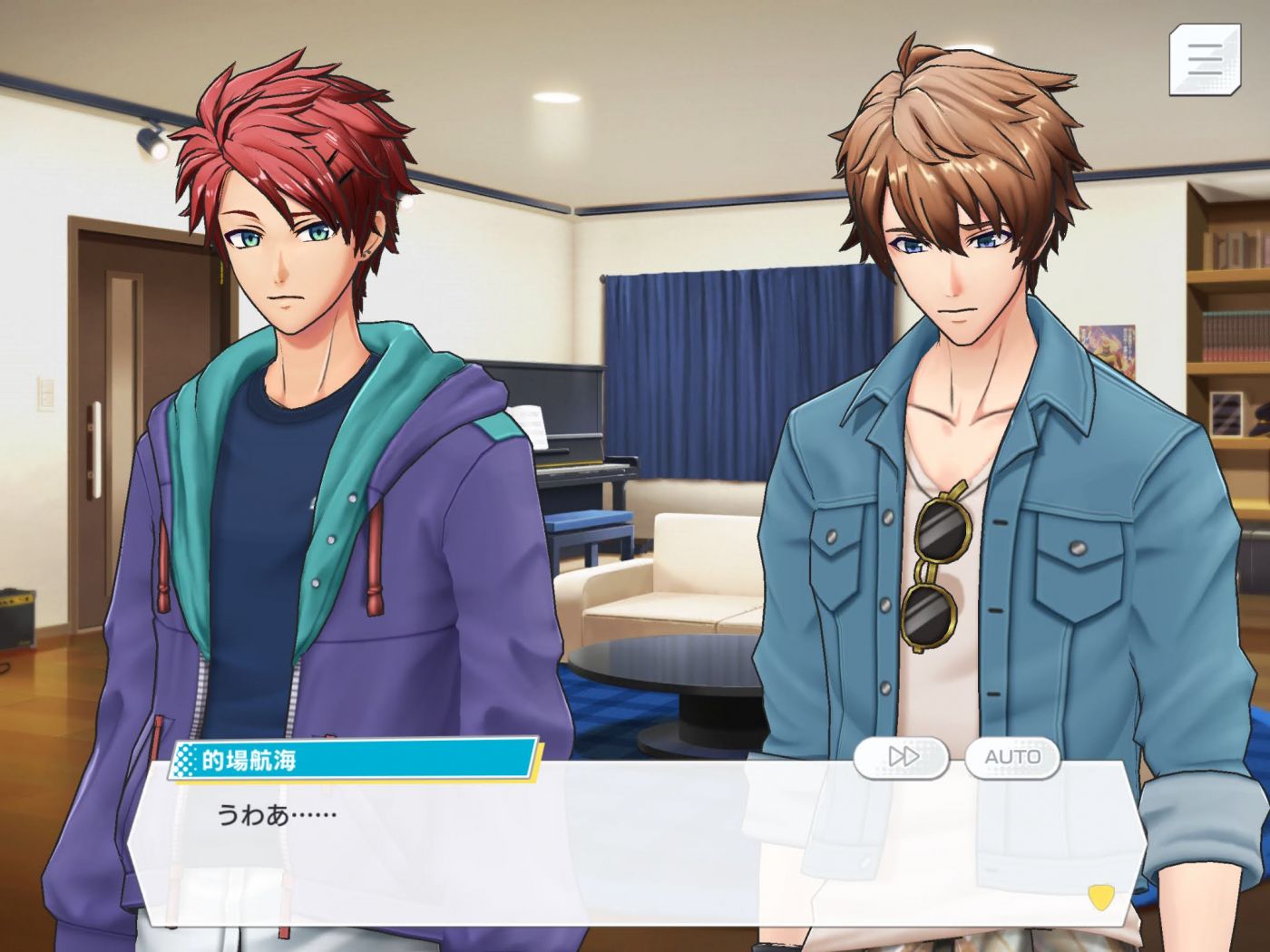Open the hamburger menu

[1204, 59]
